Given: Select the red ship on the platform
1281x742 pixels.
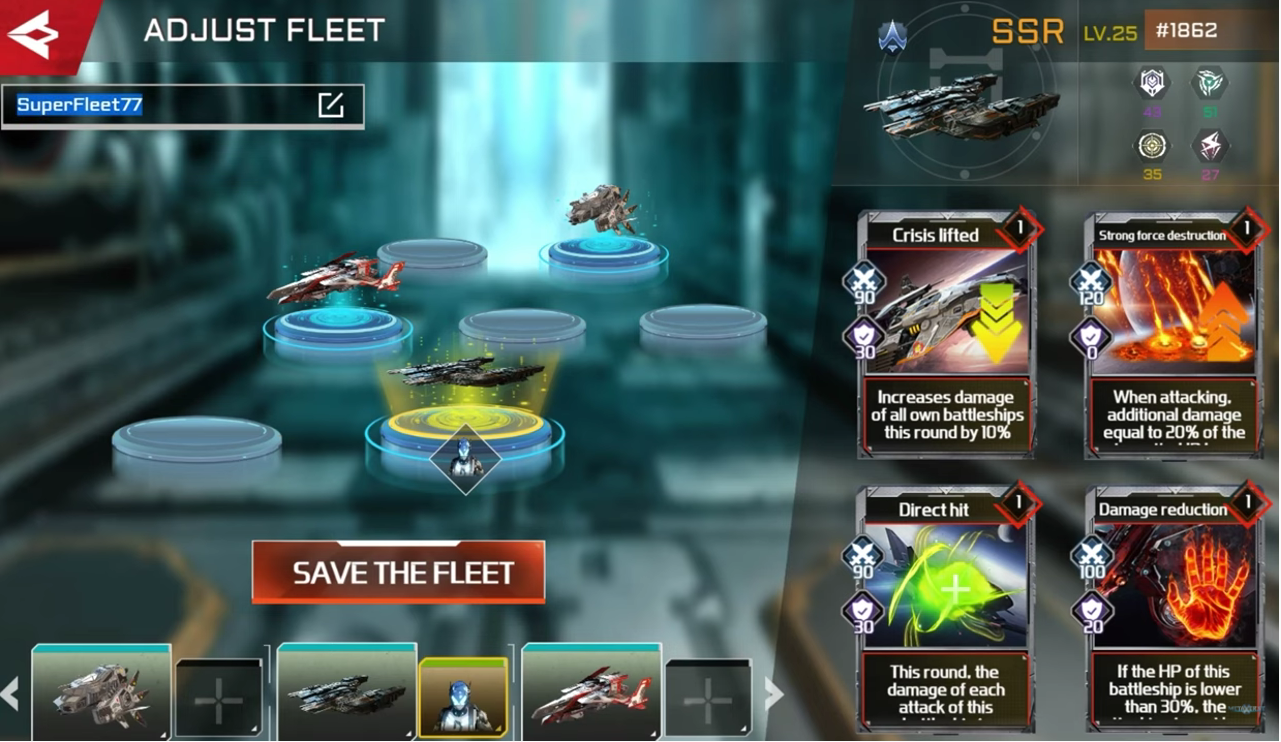Looking at the screenshot, I should 336,279.
